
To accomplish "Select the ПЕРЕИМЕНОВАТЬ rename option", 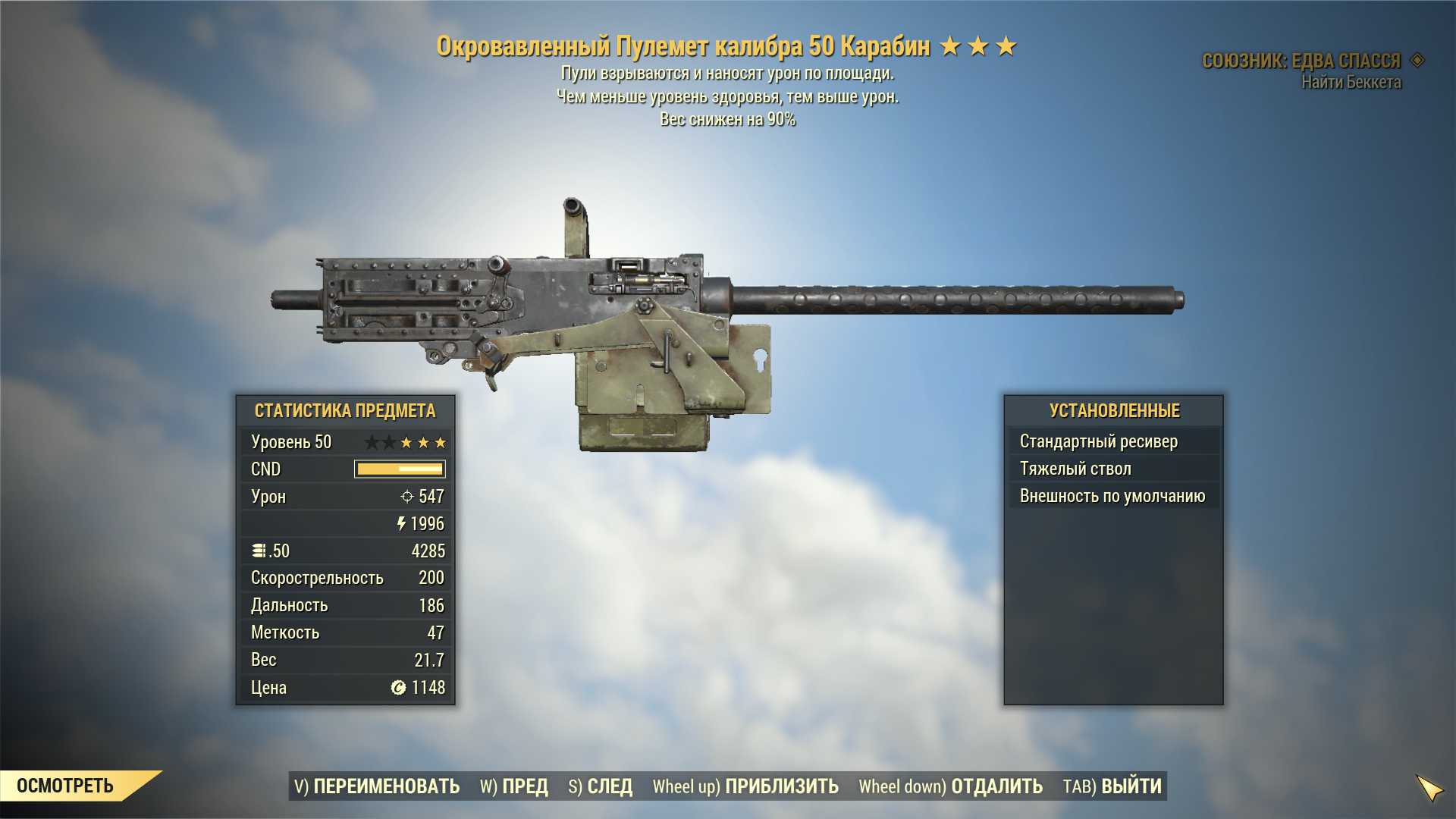I will coord(377,786).
